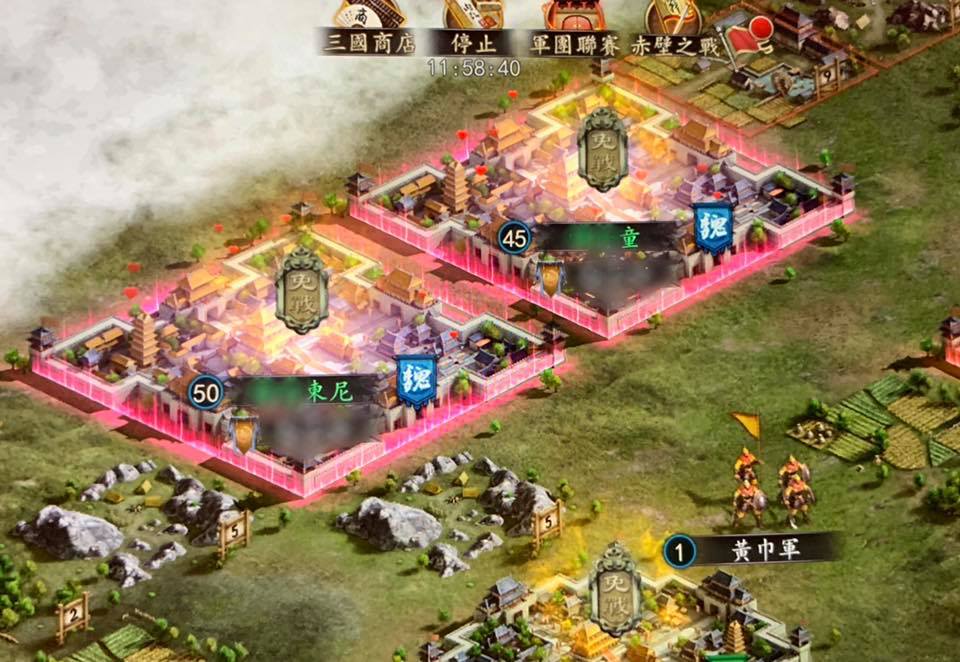This screenshot has height=662, width=960.
Task: Select the level 50 city nameplate 東尼
Action: click(x=300, y=392)
